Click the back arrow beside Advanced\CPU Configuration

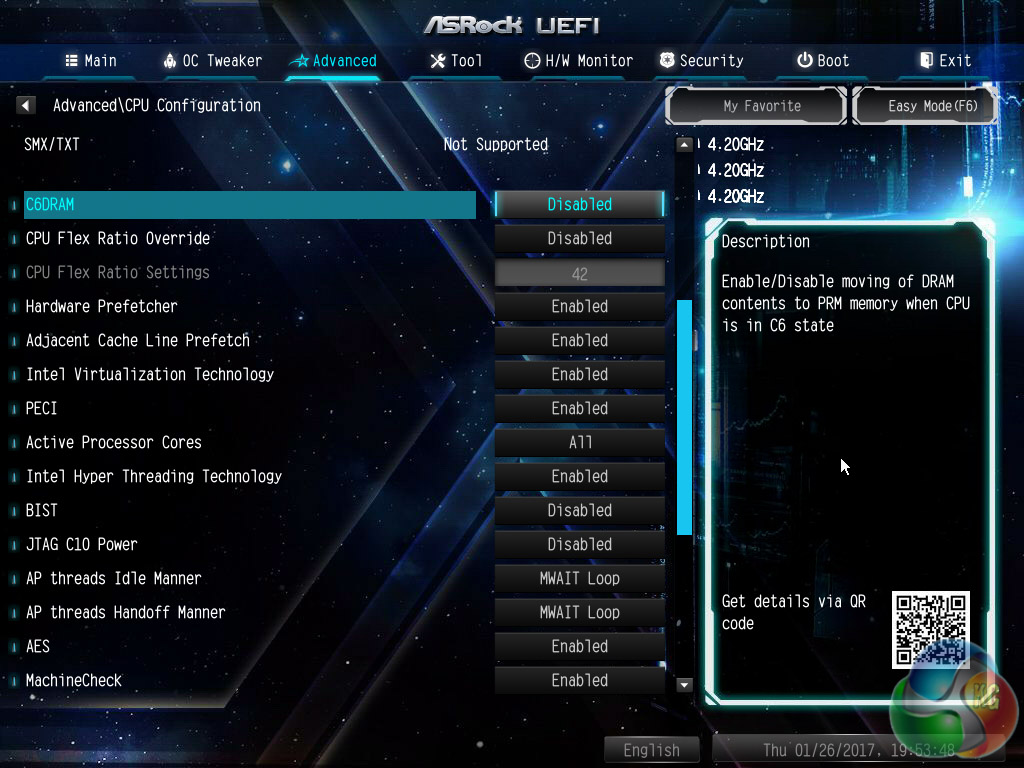pyautogui.click(x=27, y=105)
